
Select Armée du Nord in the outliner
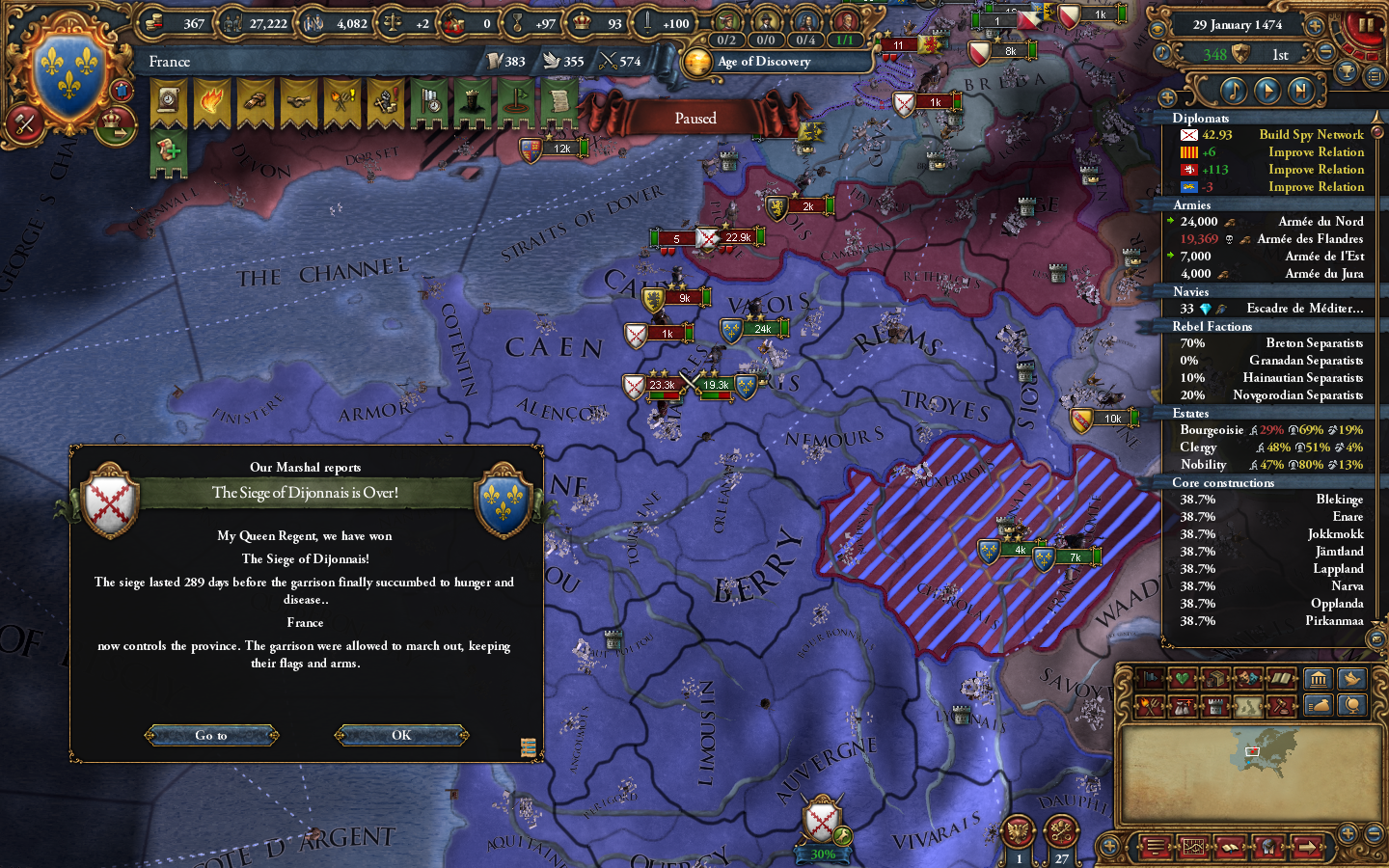(x=1321, y=221)
